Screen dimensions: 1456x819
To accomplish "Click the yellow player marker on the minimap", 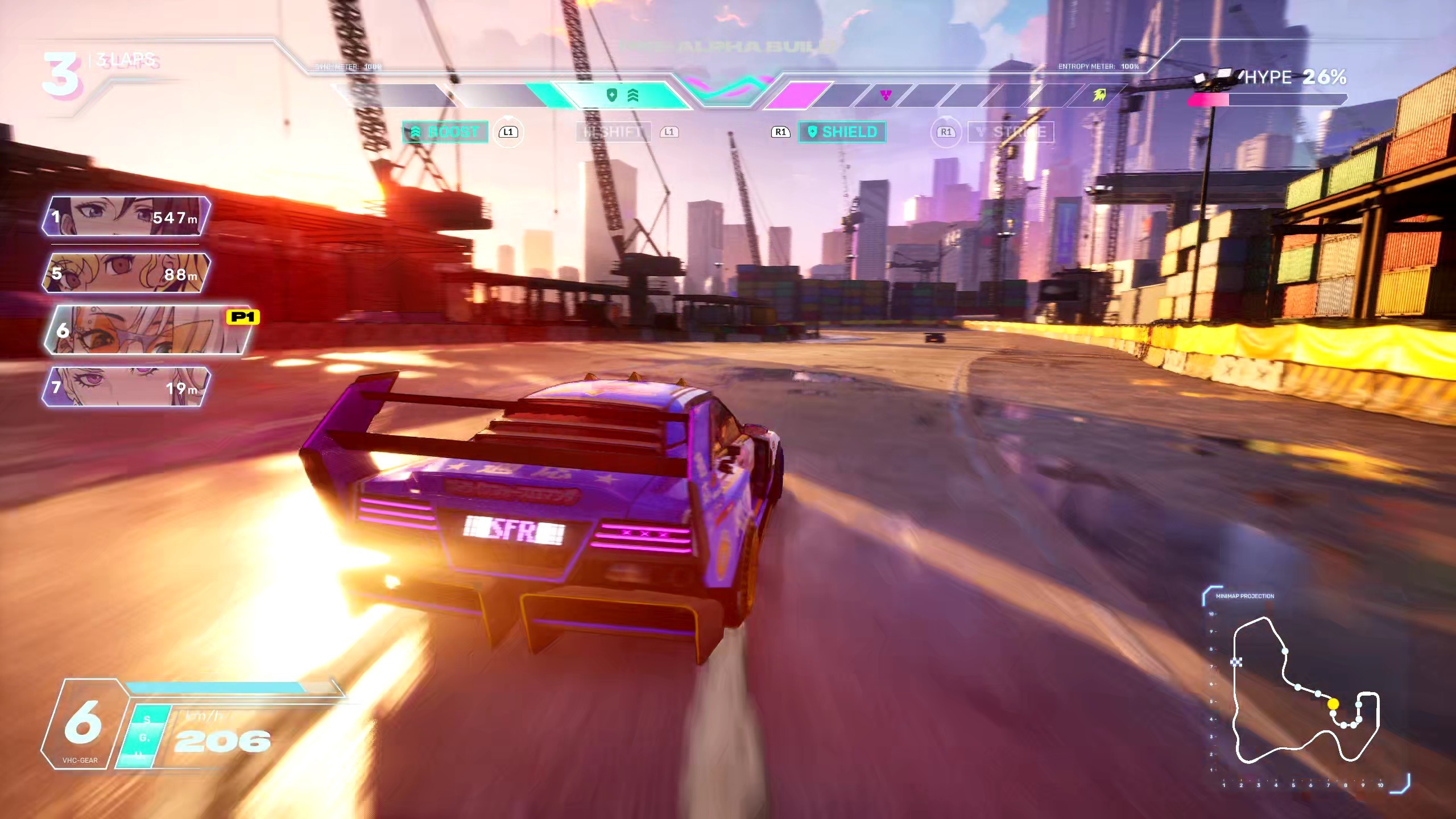I will point(1333,704).
